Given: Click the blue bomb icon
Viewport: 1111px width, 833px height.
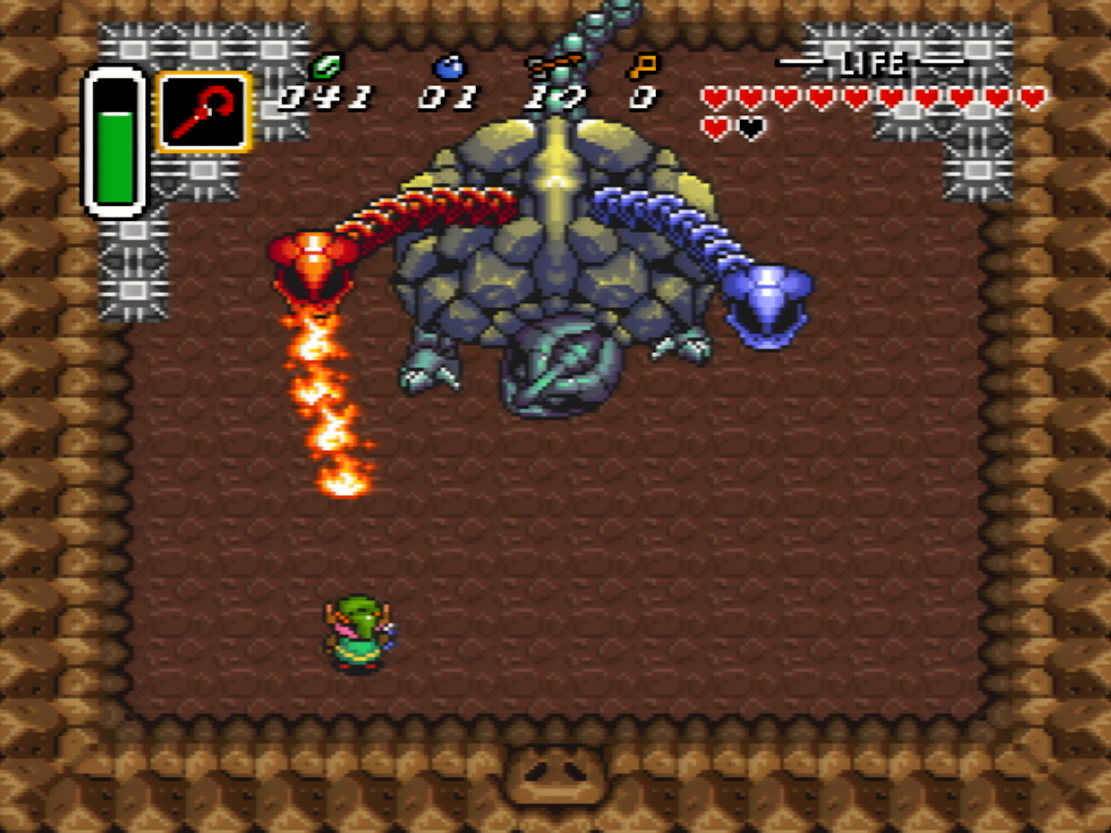Looking at the screenshot, I should tap(448, 67).
